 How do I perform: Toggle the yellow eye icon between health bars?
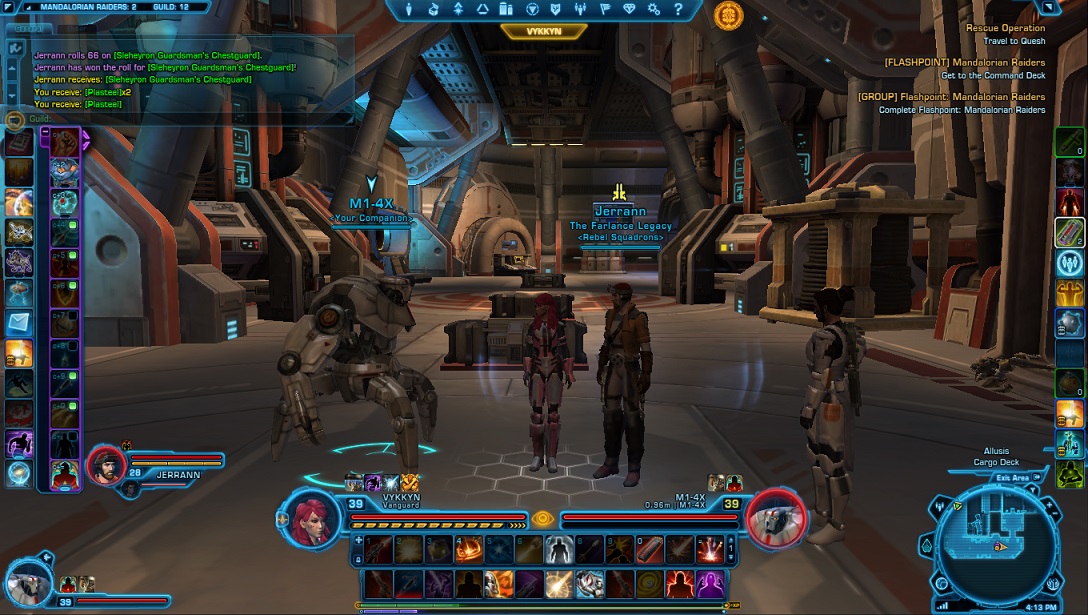click(x=542, y=518)
